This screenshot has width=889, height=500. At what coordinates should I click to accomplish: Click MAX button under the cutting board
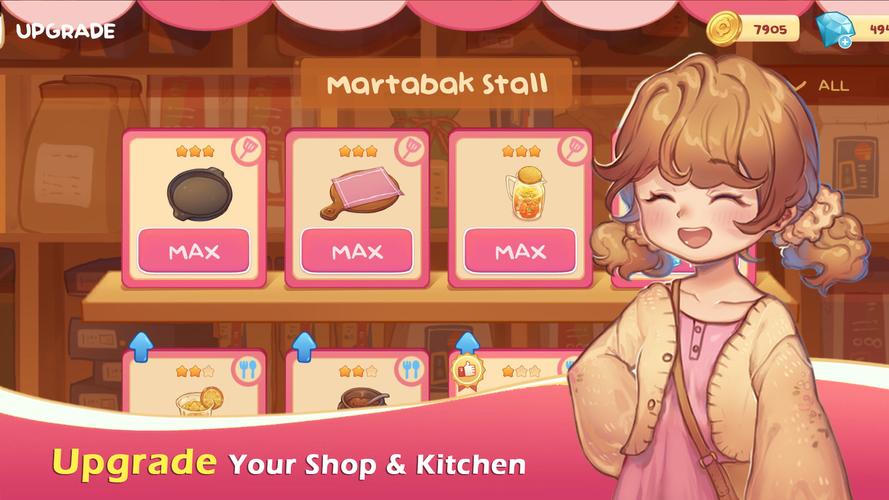(357, 251)
